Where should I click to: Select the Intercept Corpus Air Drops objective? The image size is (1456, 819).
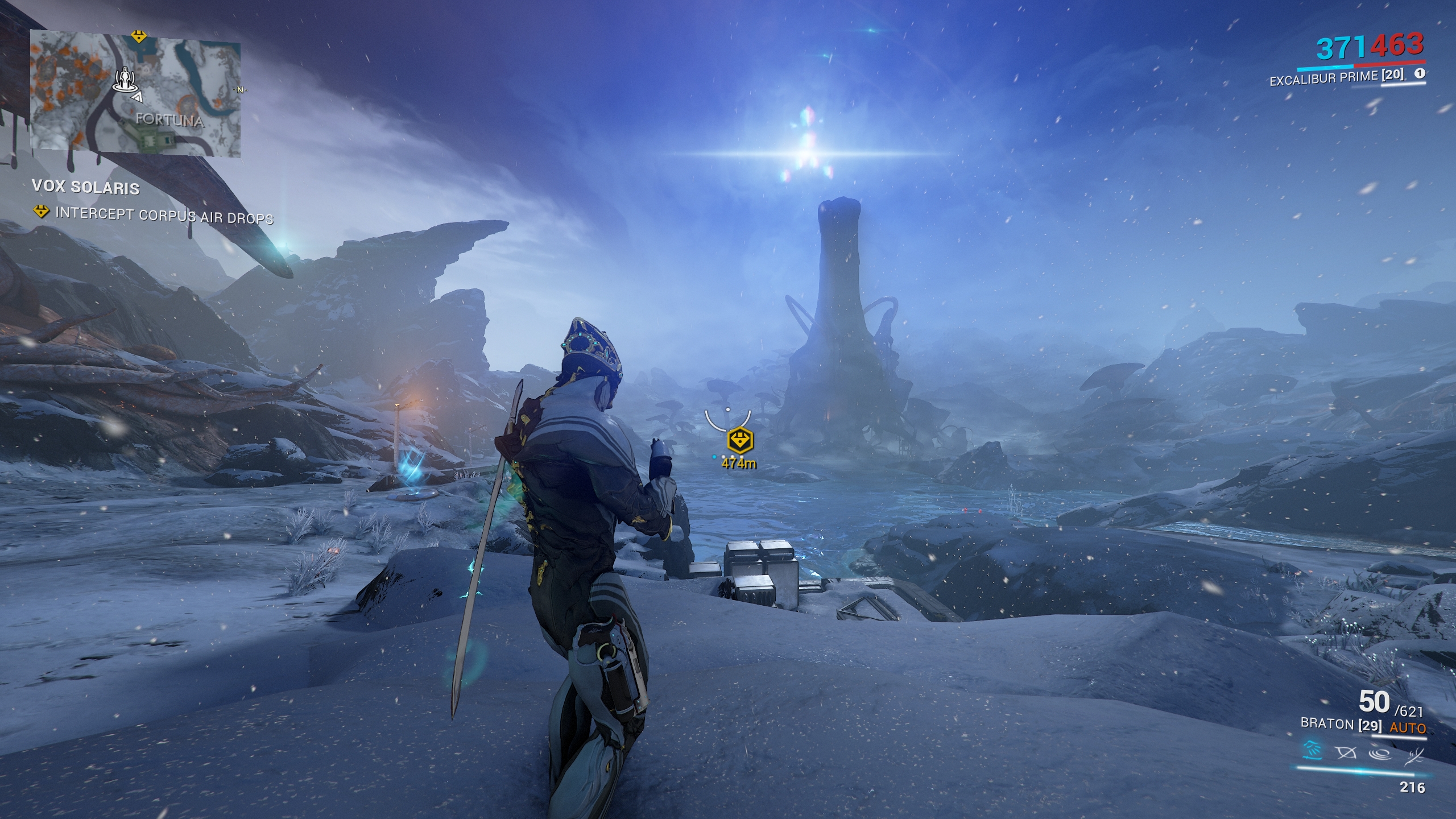tap(164, 216)
